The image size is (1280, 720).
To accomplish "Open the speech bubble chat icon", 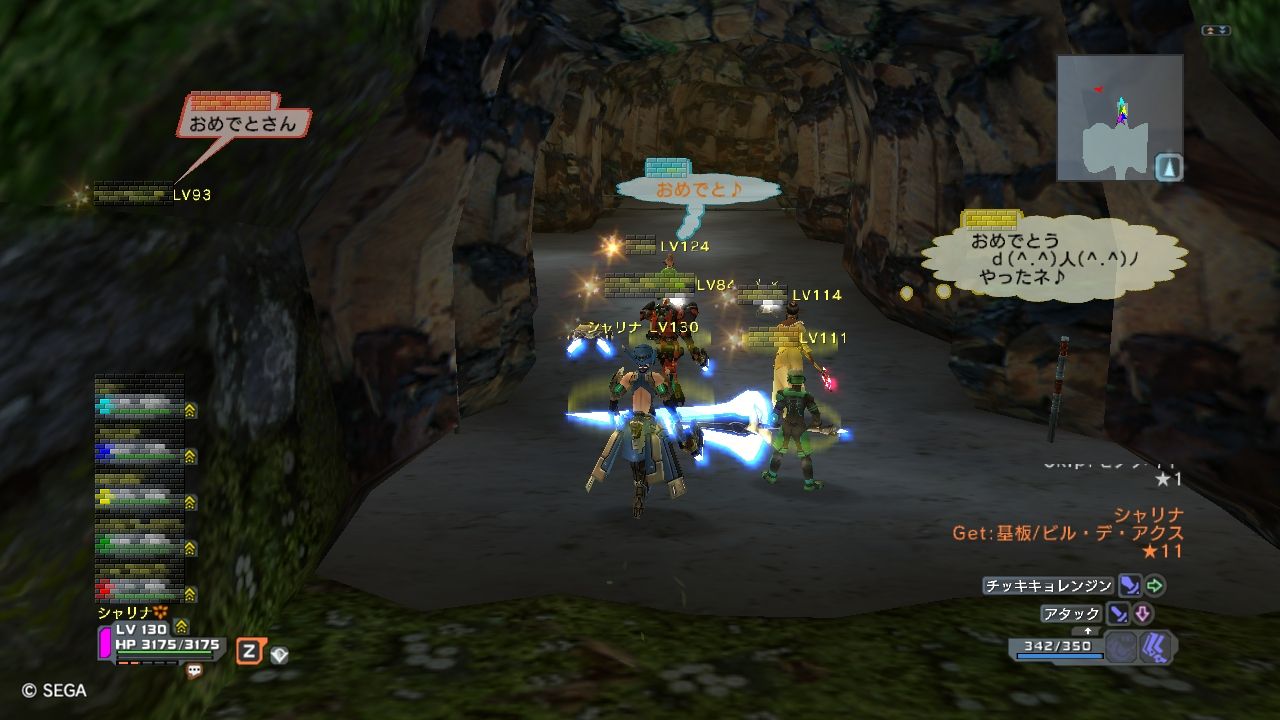I will (195, 671).
